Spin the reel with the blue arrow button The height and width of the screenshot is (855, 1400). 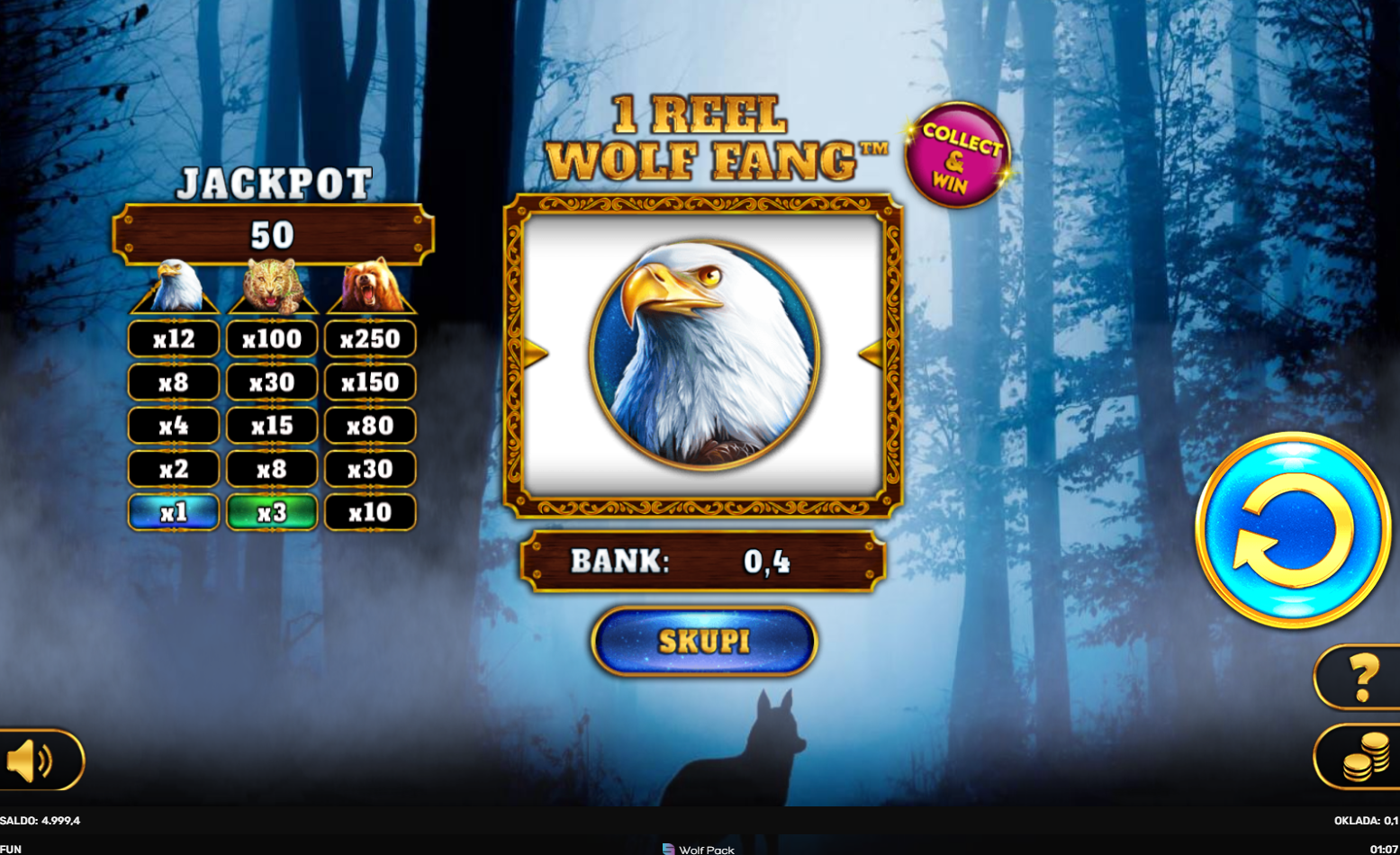(x=1292, y=529)
